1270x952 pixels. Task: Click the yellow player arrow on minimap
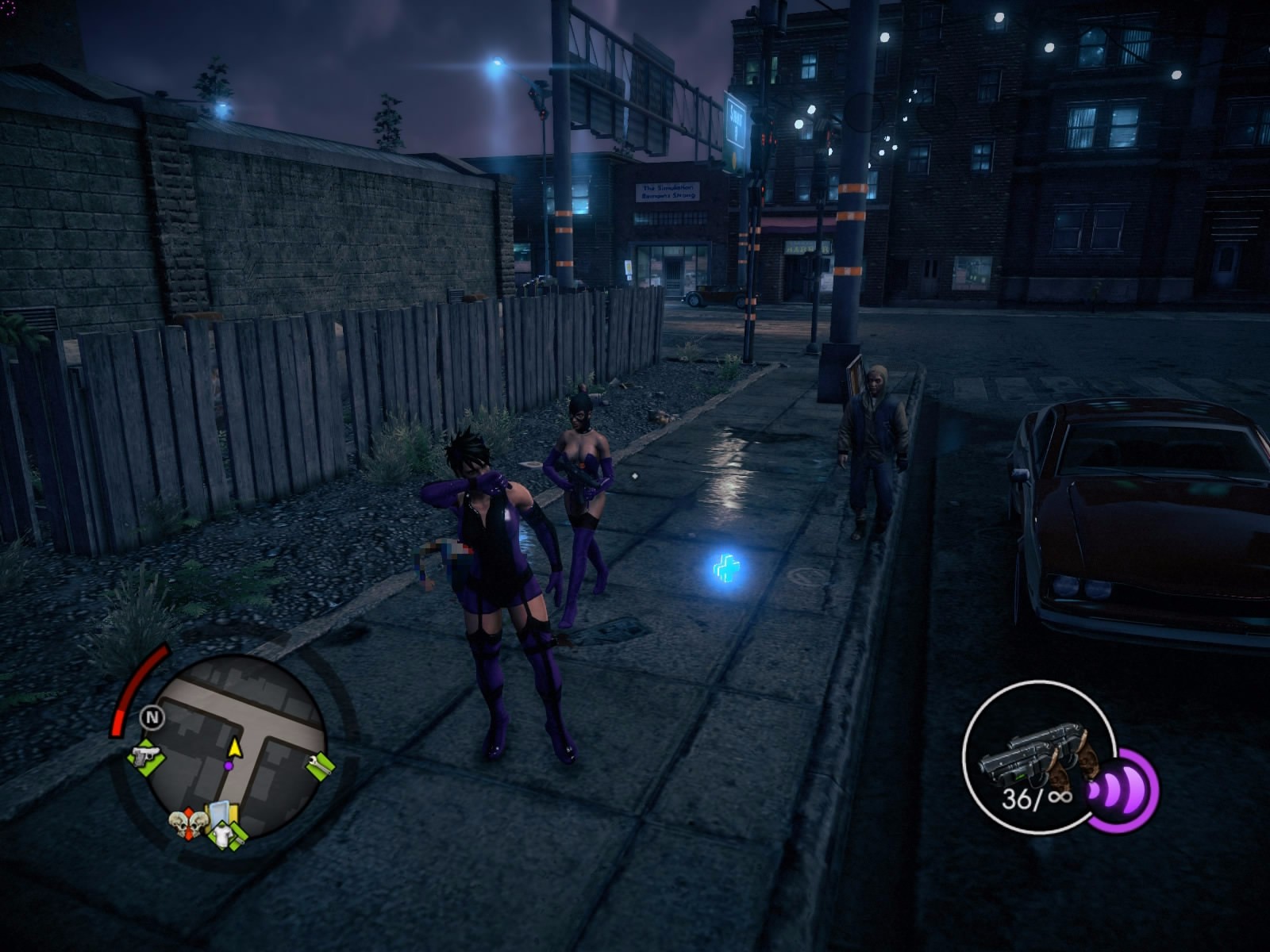click(x=234, y=747)
